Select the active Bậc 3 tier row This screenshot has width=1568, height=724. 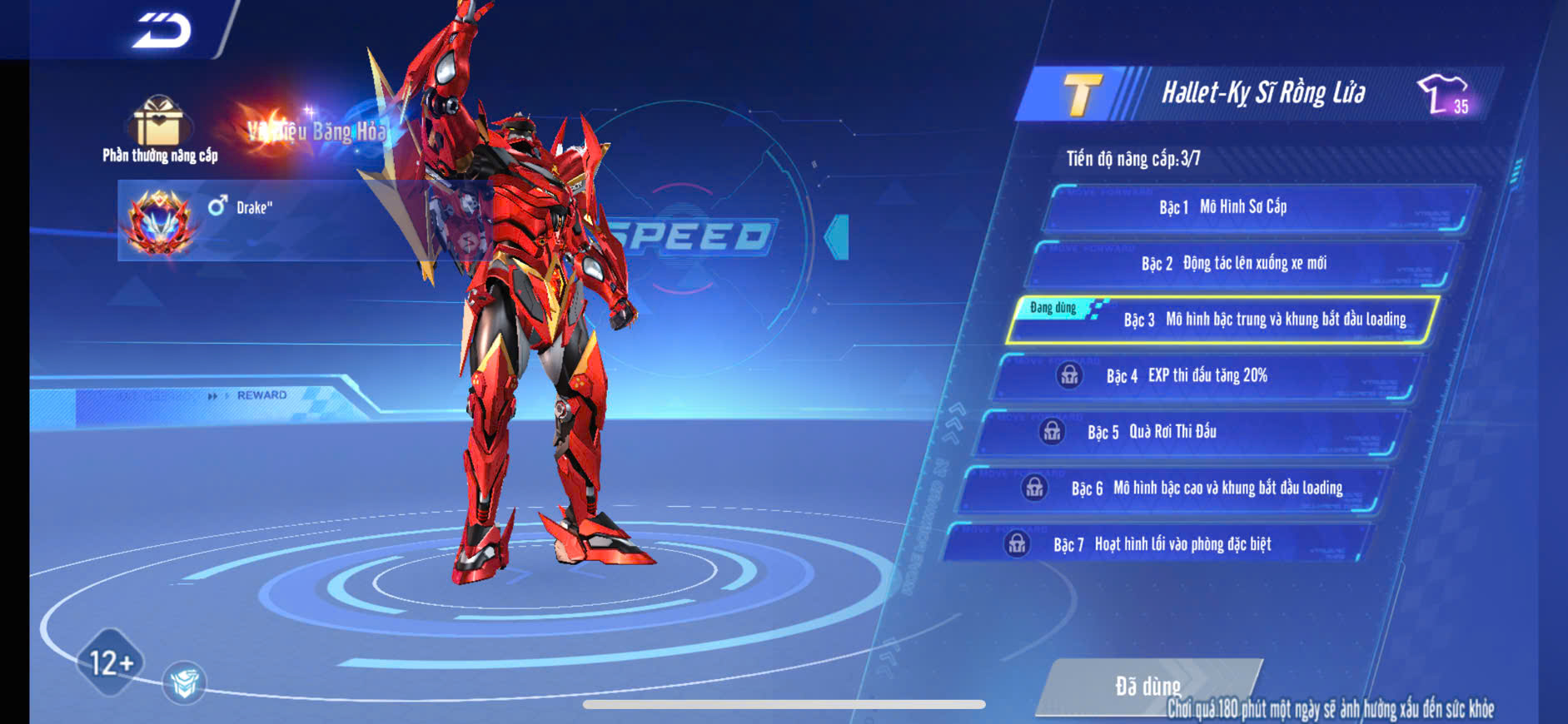point(1224,320)
